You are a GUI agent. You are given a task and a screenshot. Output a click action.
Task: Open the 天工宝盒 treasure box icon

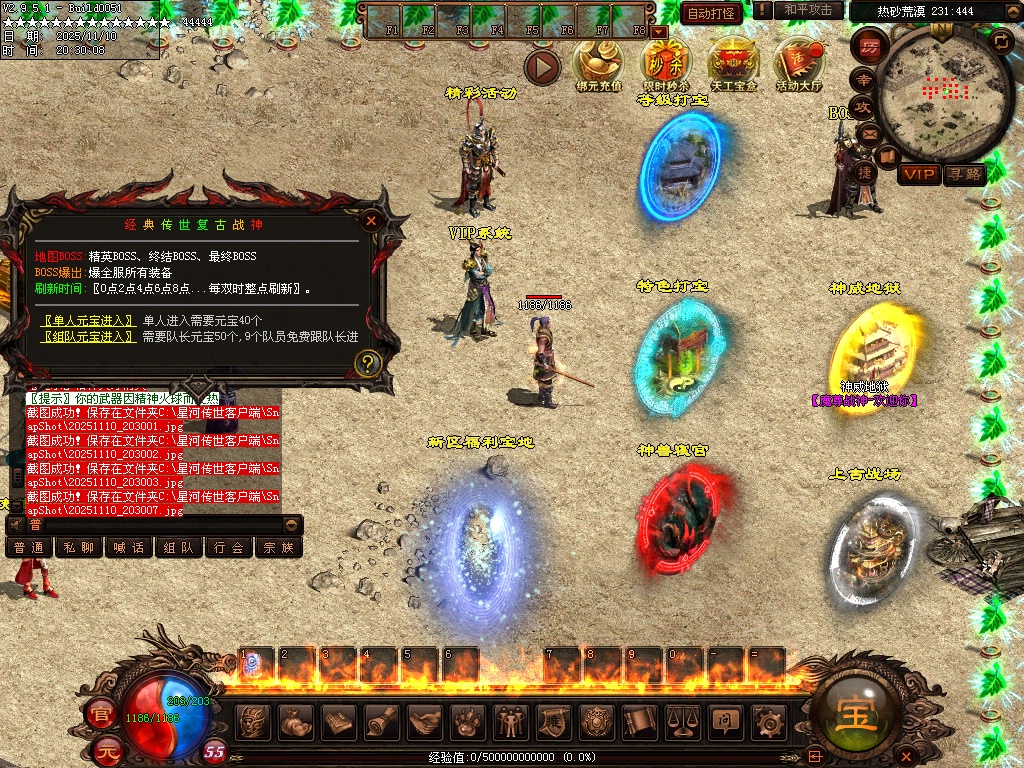[733, 62]
